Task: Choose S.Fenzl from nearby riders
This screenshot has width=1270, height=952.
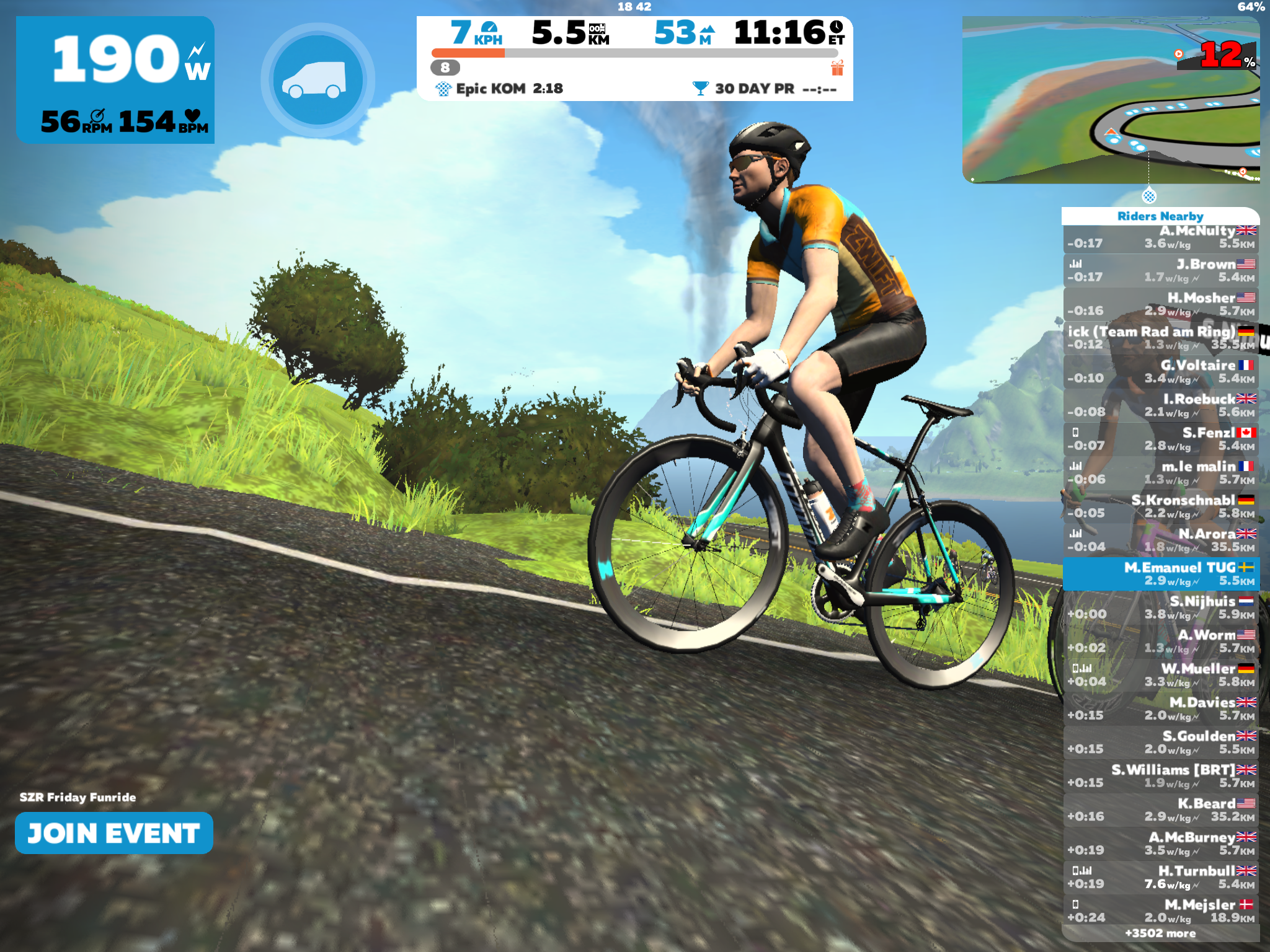Action: 1161,439
